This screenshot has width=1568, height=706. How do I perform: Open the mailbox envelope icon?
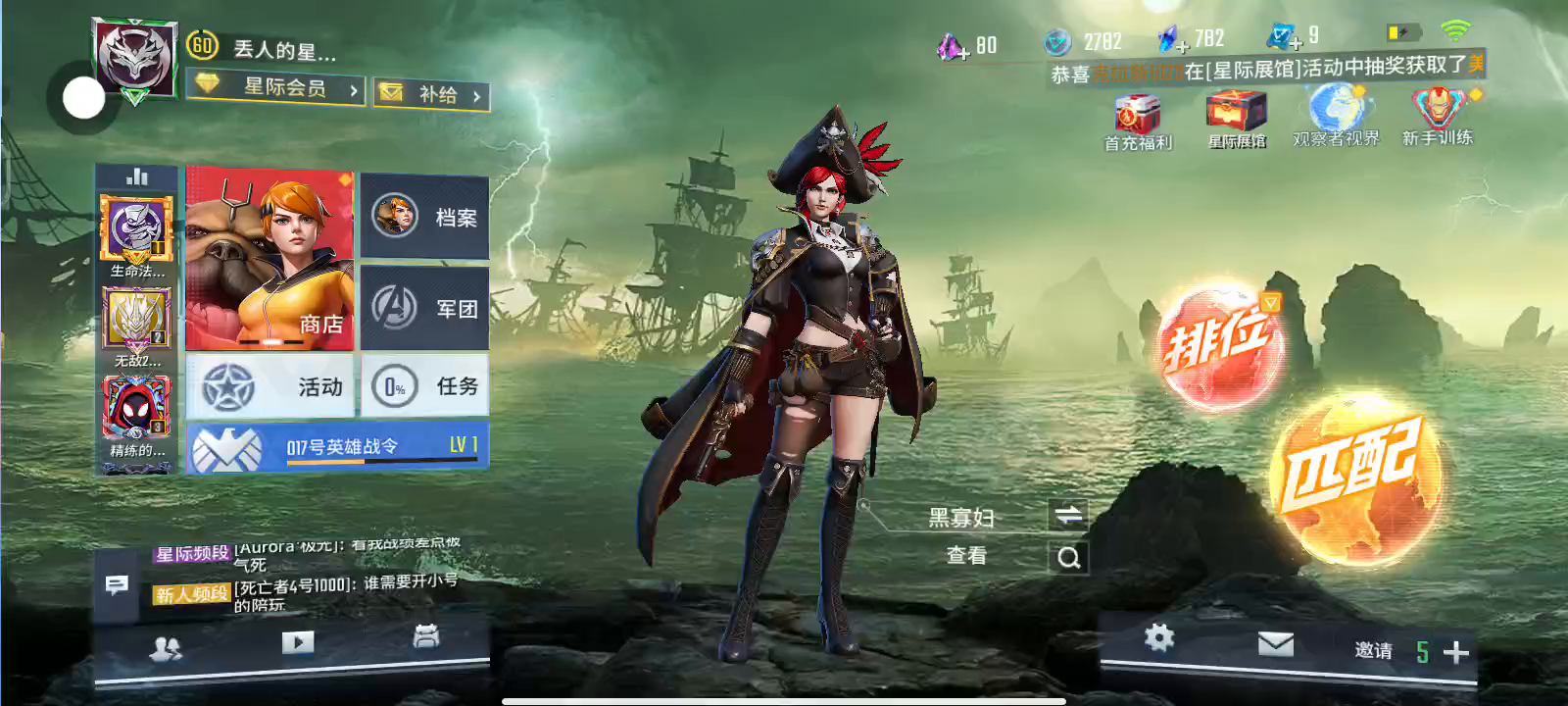[1275, 644]
